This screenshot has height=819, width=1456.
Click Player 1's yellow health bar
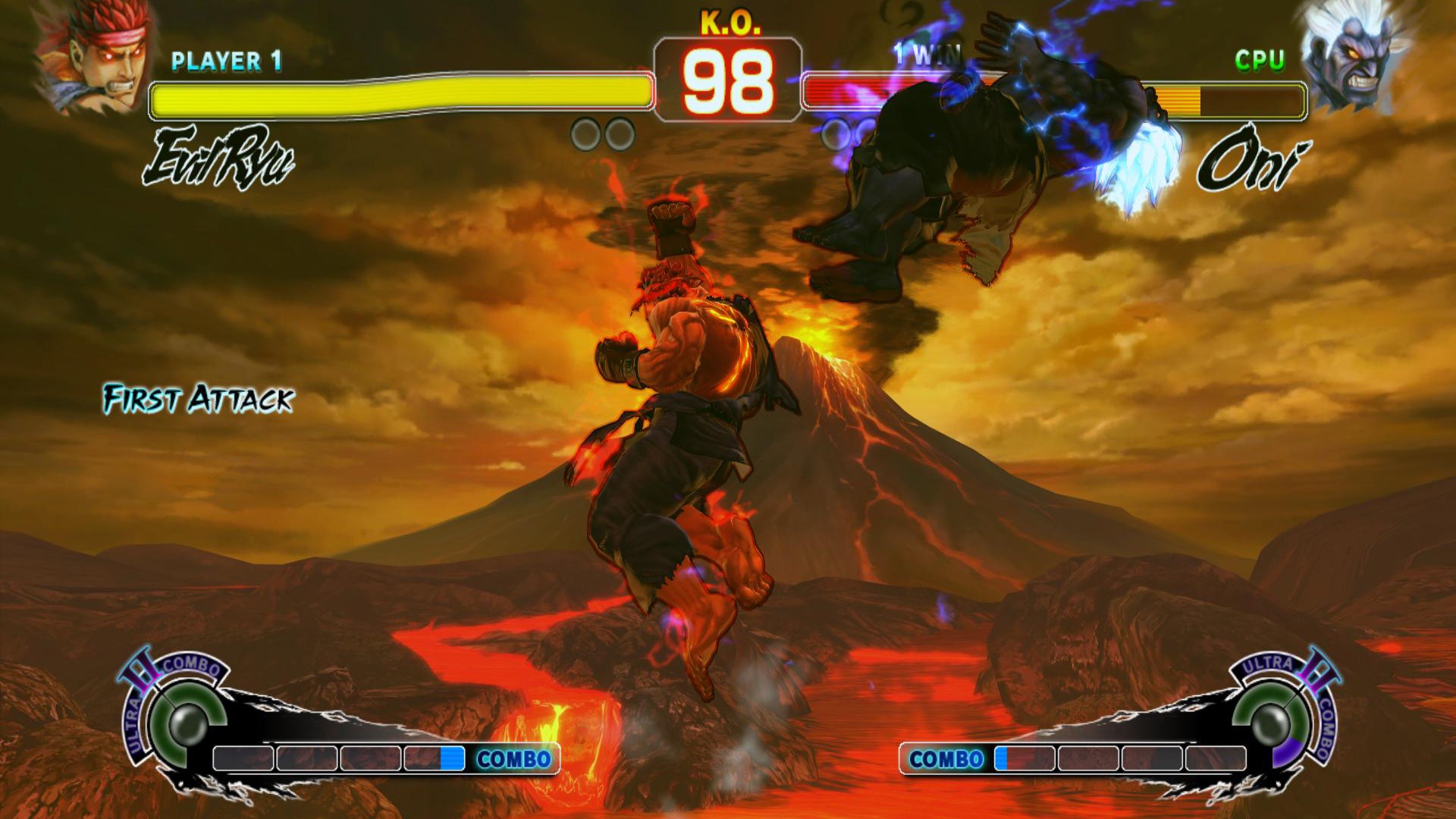pos(402,93)
